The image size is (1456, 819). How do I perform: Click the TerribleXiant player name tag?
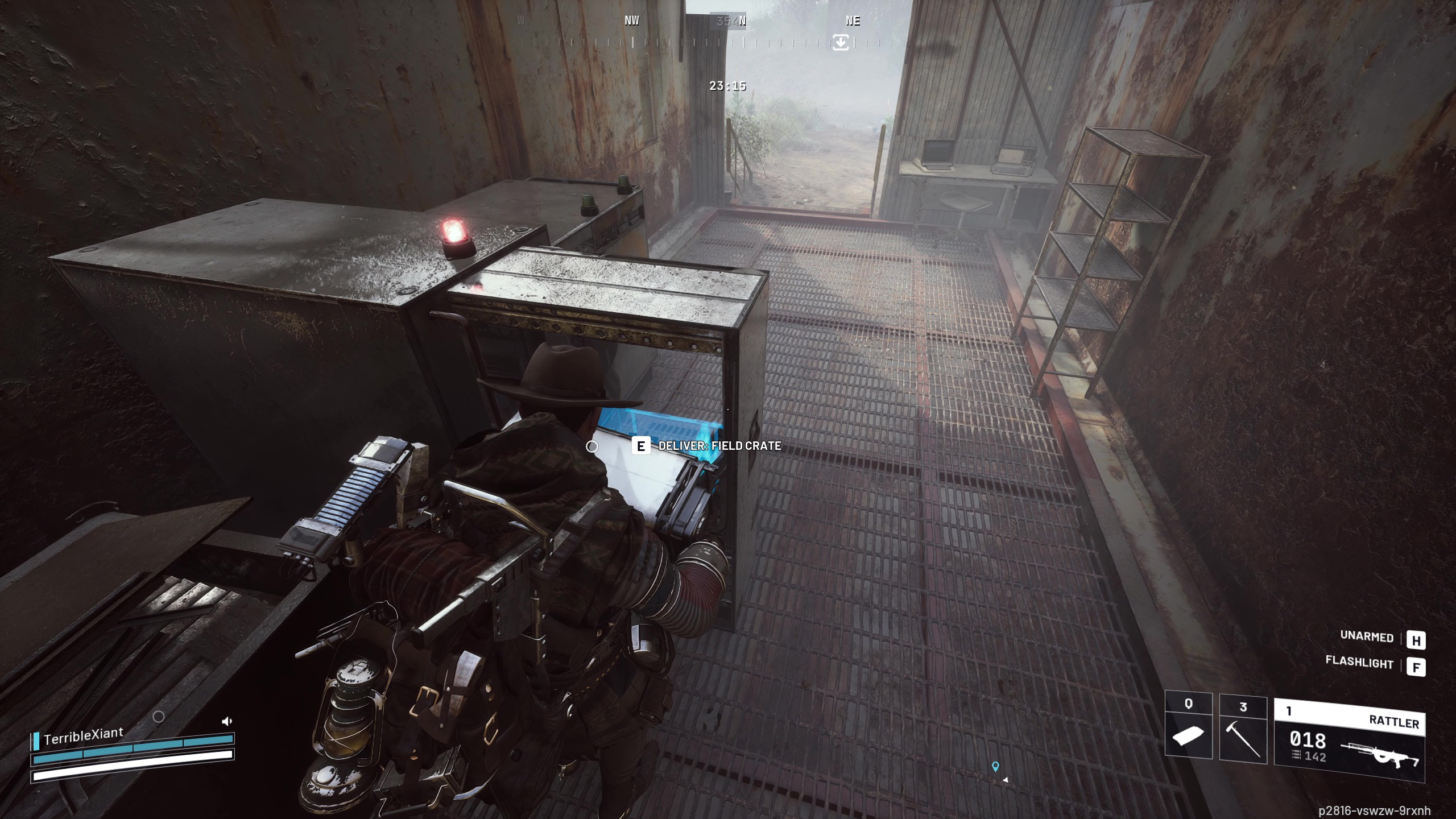(83, 736)
